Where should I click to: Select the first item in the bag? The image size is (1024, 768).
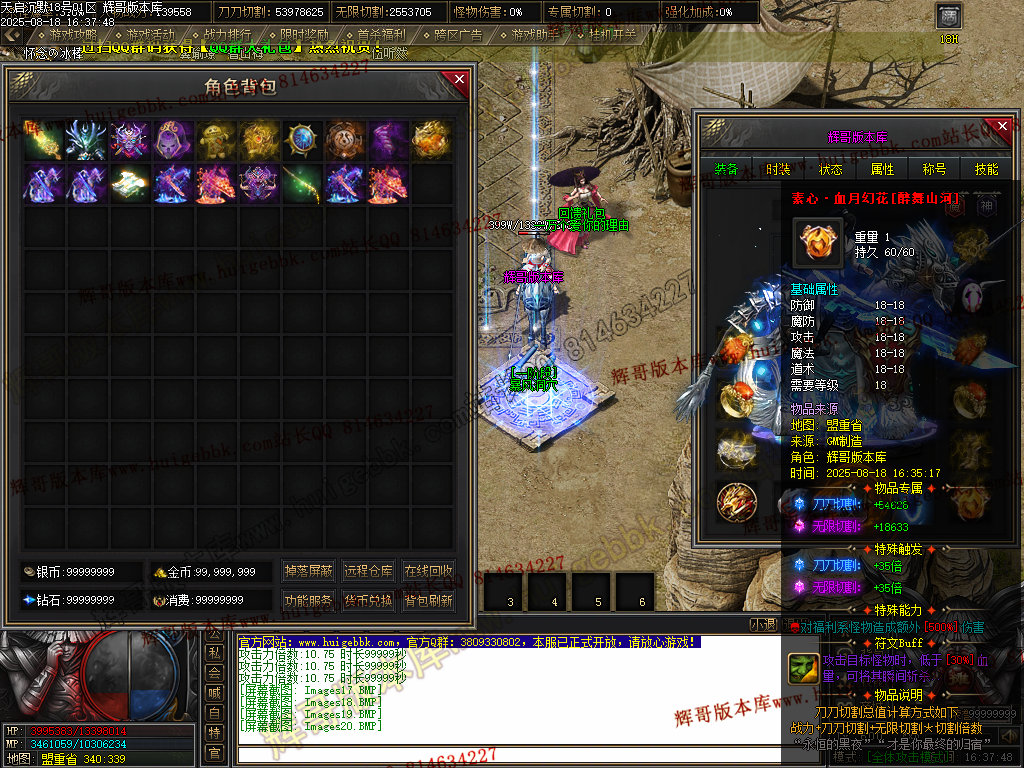click(43, 140)
